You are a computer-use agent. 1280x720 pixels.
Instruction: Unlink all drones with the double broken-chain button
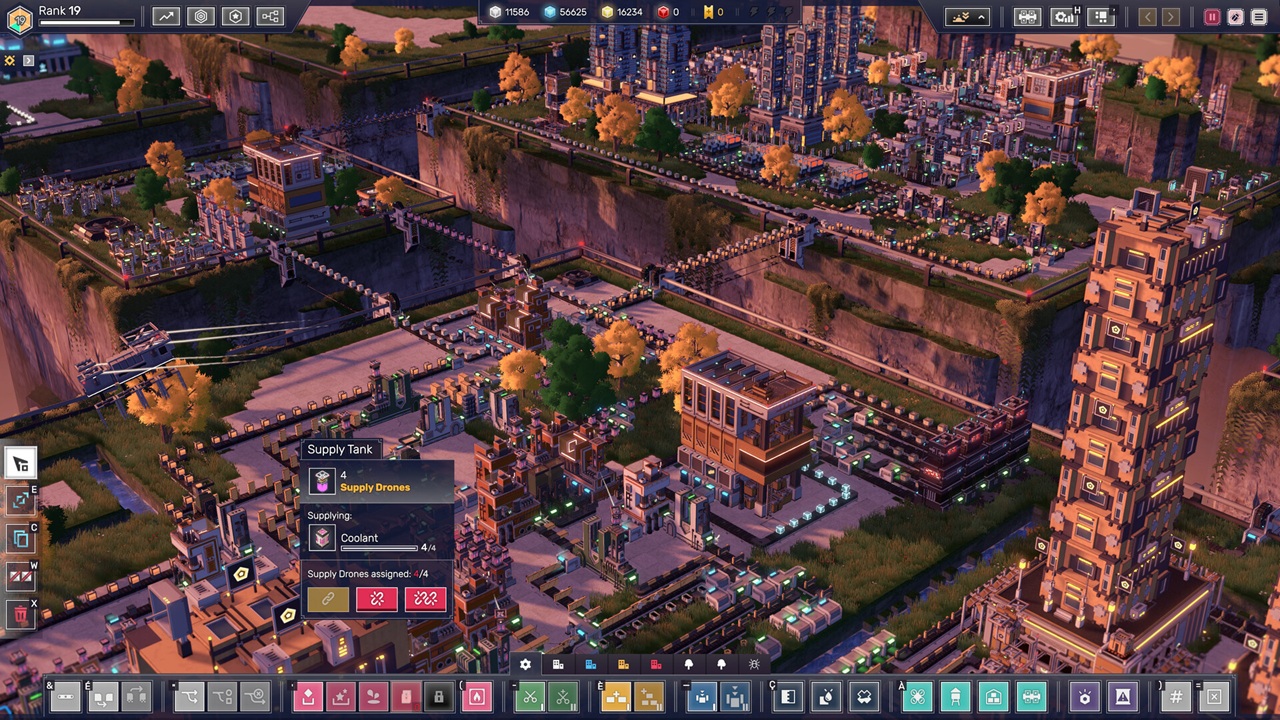tap(425, 598)
